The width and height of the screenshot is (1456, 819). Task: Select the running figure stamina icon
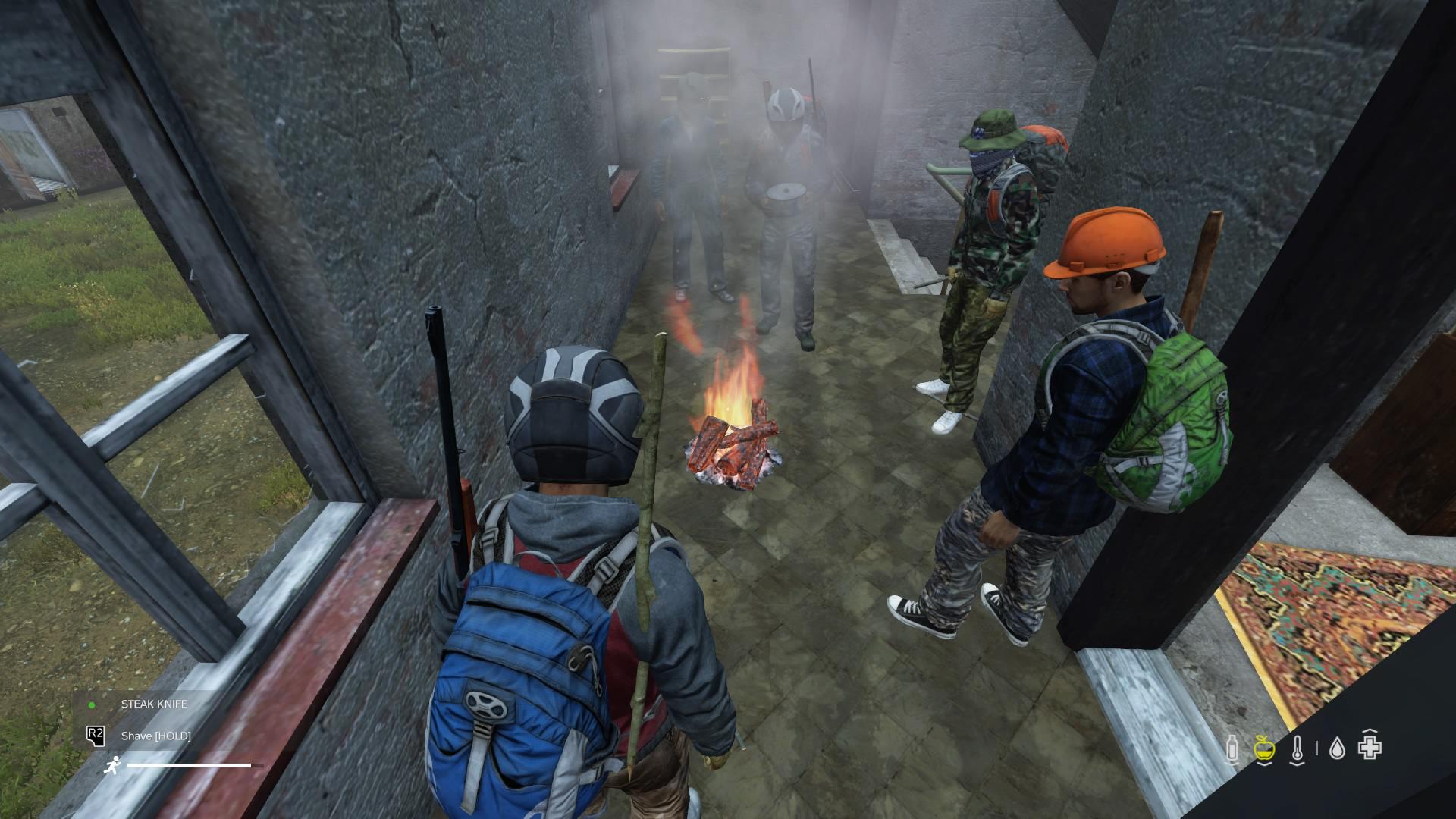click(x=113, y=766)
